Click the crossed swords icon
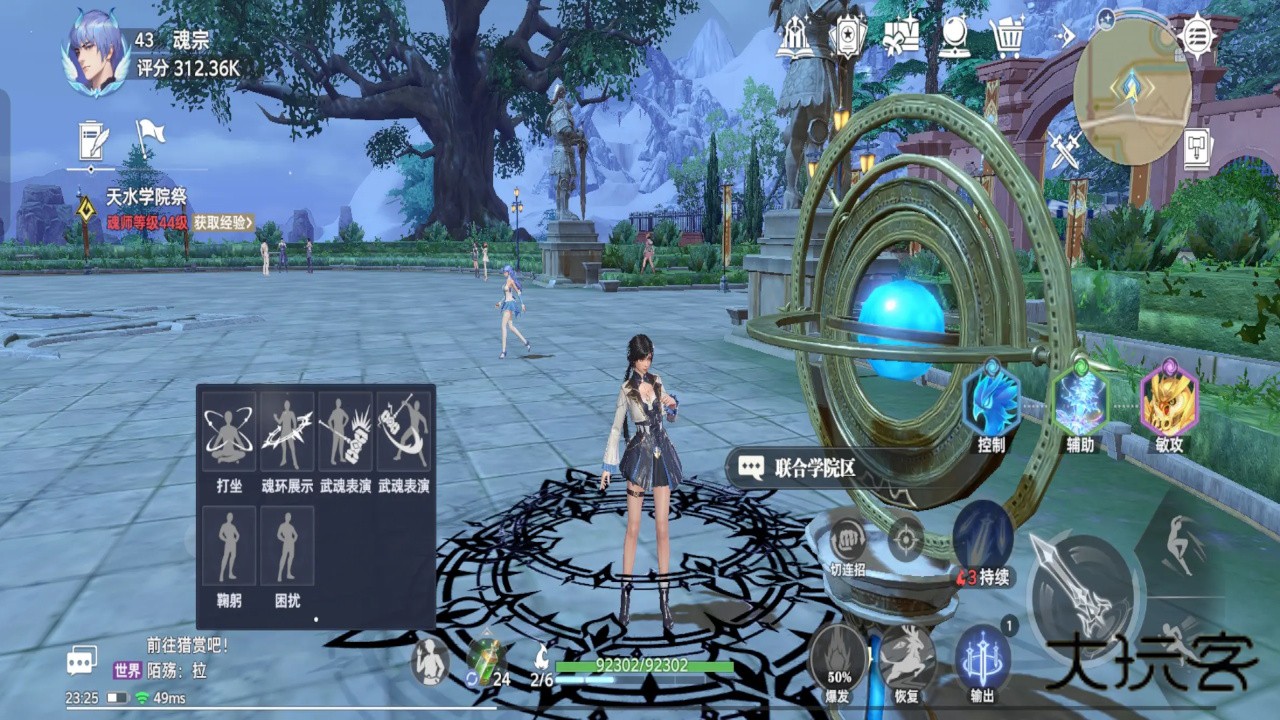The image size is (1280, 720). [1063, 151]
